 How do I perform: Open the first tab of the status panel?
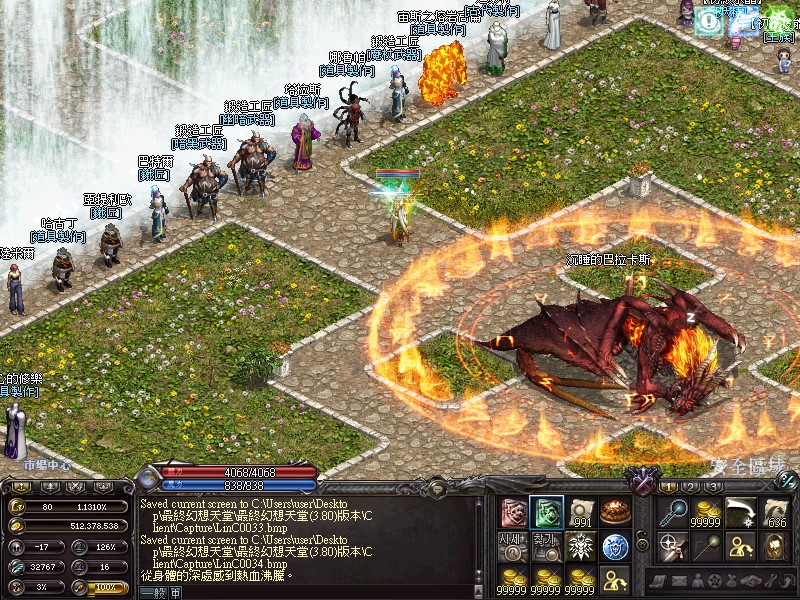click(x=20, y=486)
